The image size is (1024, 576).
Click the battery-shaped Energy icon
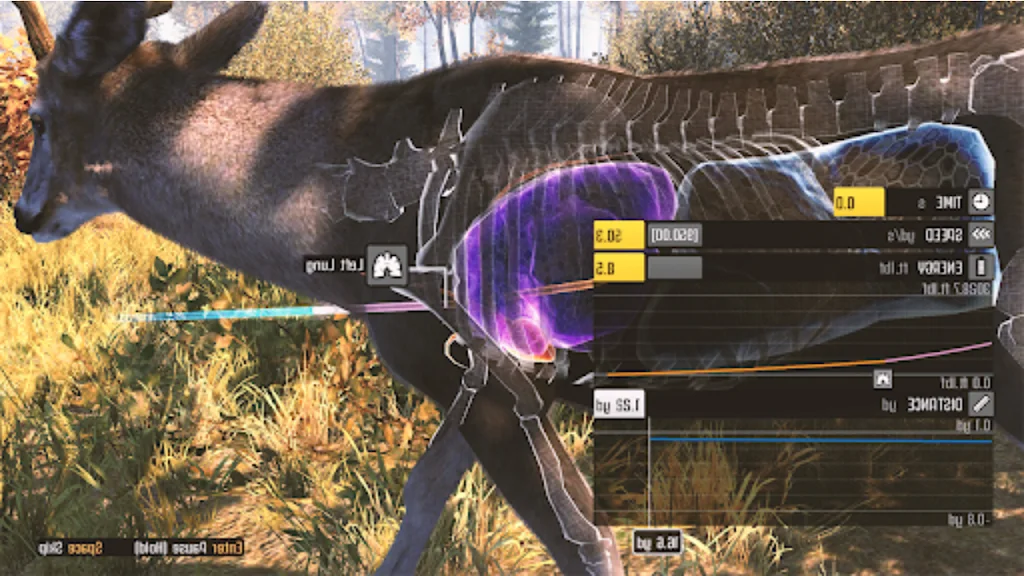coord(981,268)
